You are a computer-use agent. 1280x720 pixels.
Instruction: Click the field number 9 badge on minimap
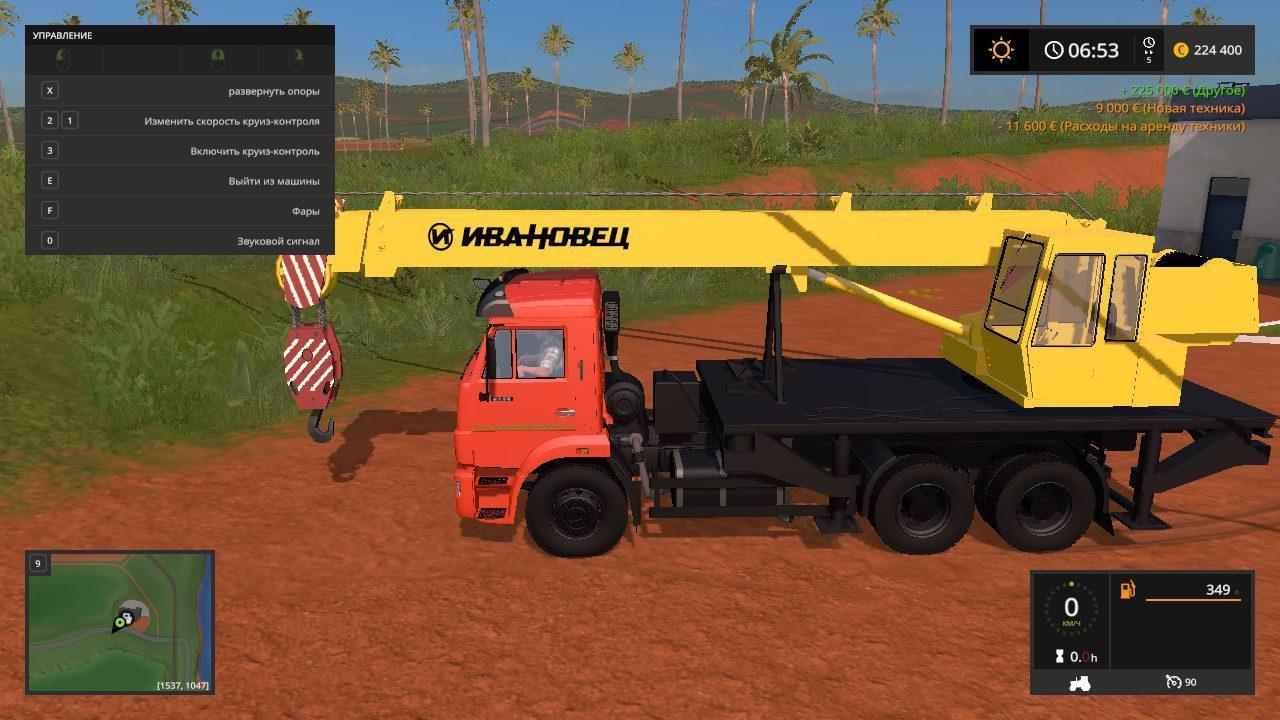pyautogui.click(x=37, y=563)
